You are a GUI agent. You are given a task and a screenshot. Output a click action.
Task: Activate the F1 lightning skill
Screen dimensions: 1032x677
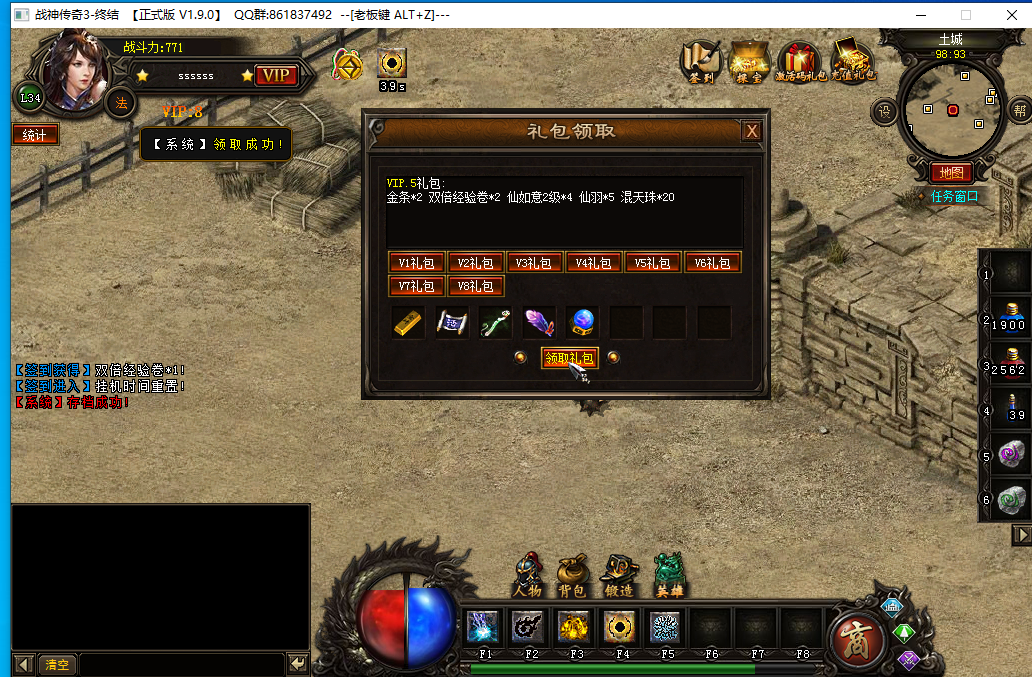click(486, 627)
